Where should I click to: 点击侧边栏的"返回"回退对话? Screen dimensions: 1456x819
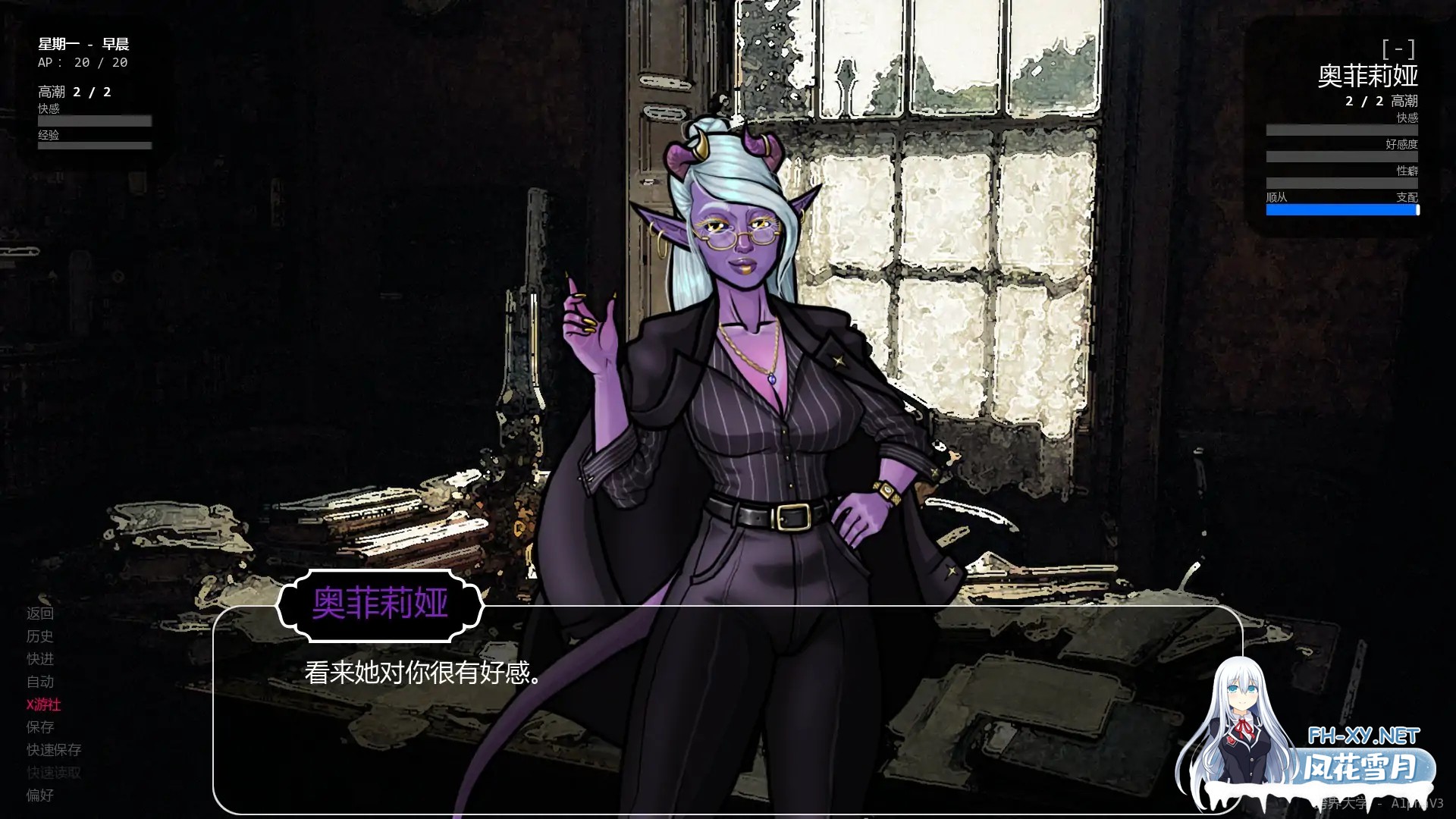point(42,614)
